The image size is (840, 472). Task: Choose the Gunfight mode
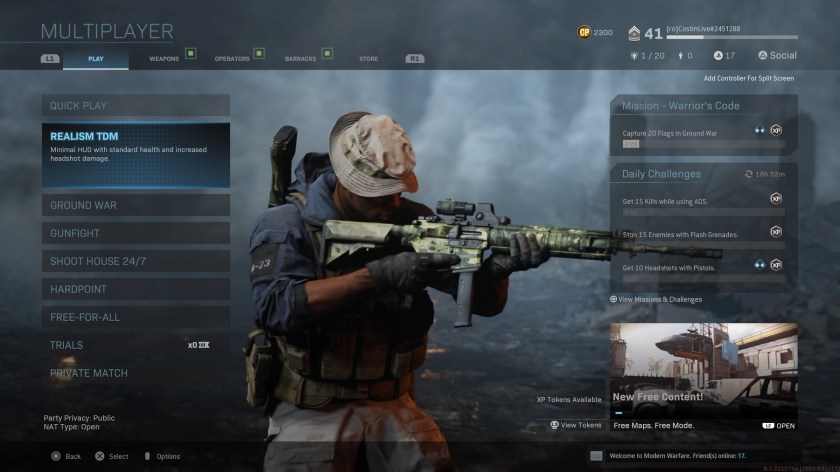[x=135, y=233]
